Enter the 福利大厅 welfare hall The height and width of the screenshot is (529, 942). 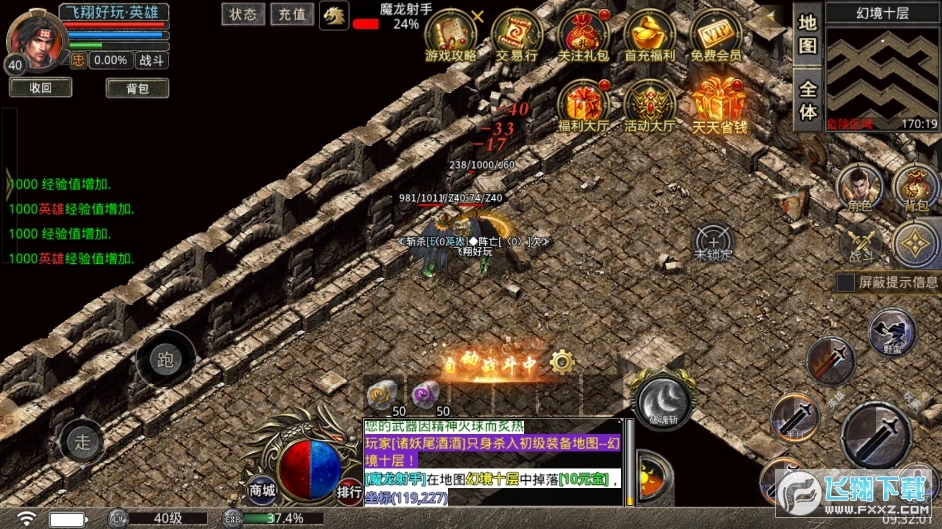583,105
